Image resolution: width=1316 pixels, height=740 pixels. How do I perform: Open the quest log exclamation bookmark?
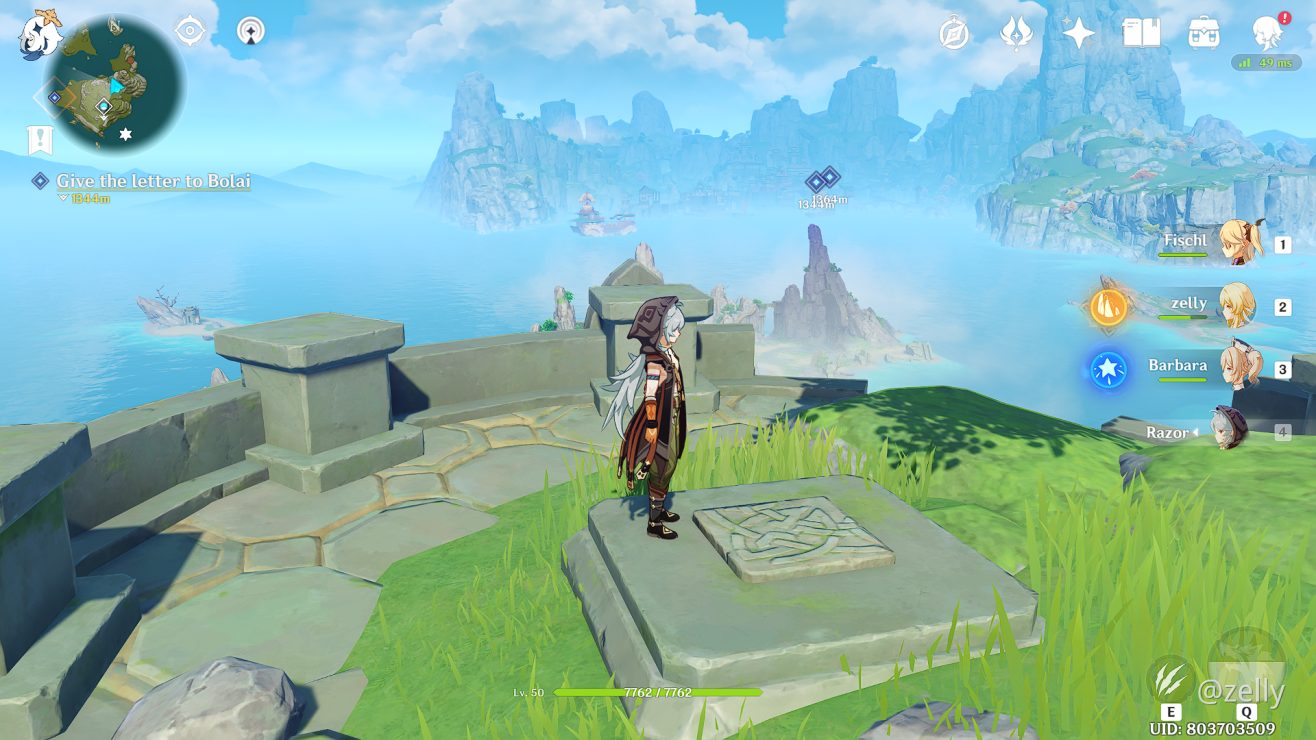[39, 140]
